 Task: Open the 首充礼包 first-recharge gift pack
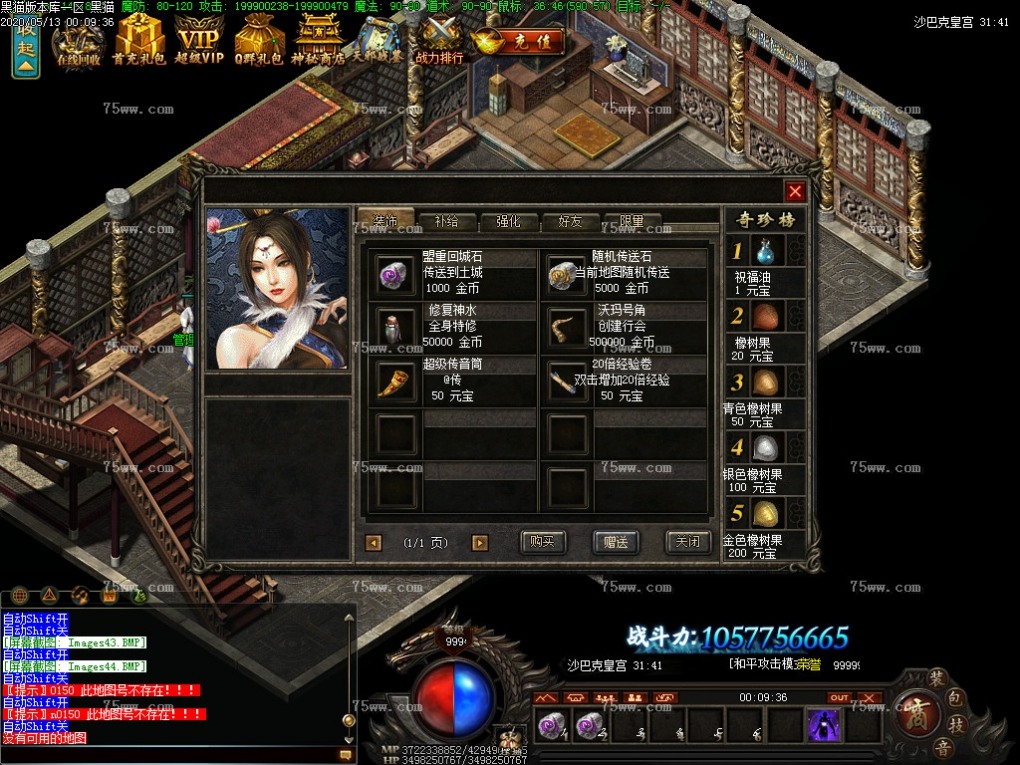click(138, 41)
